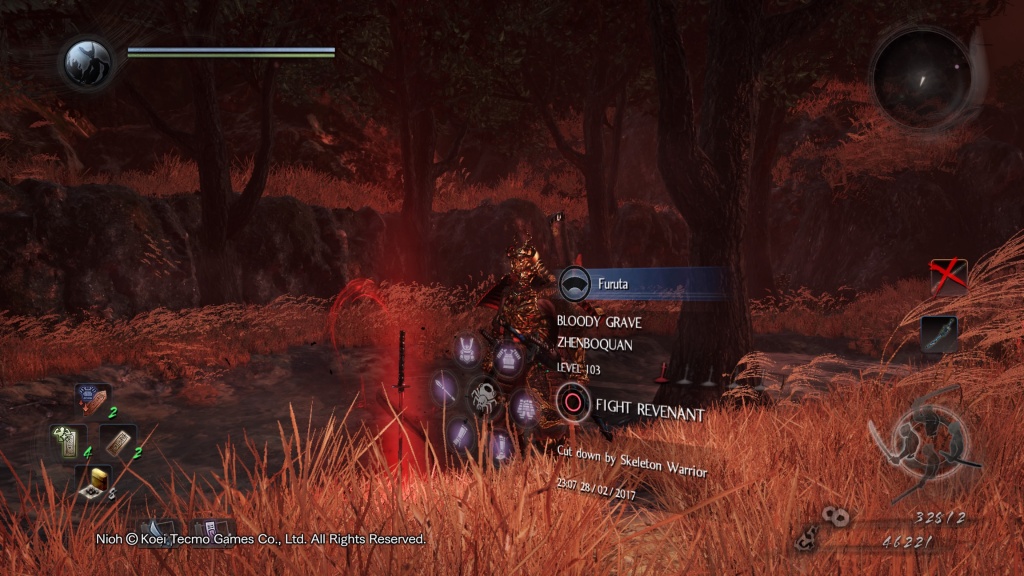This screenshot has width=1024, height=576.
Task: Use the green-glowing talisman quick slot
Action: click(66, 440)
